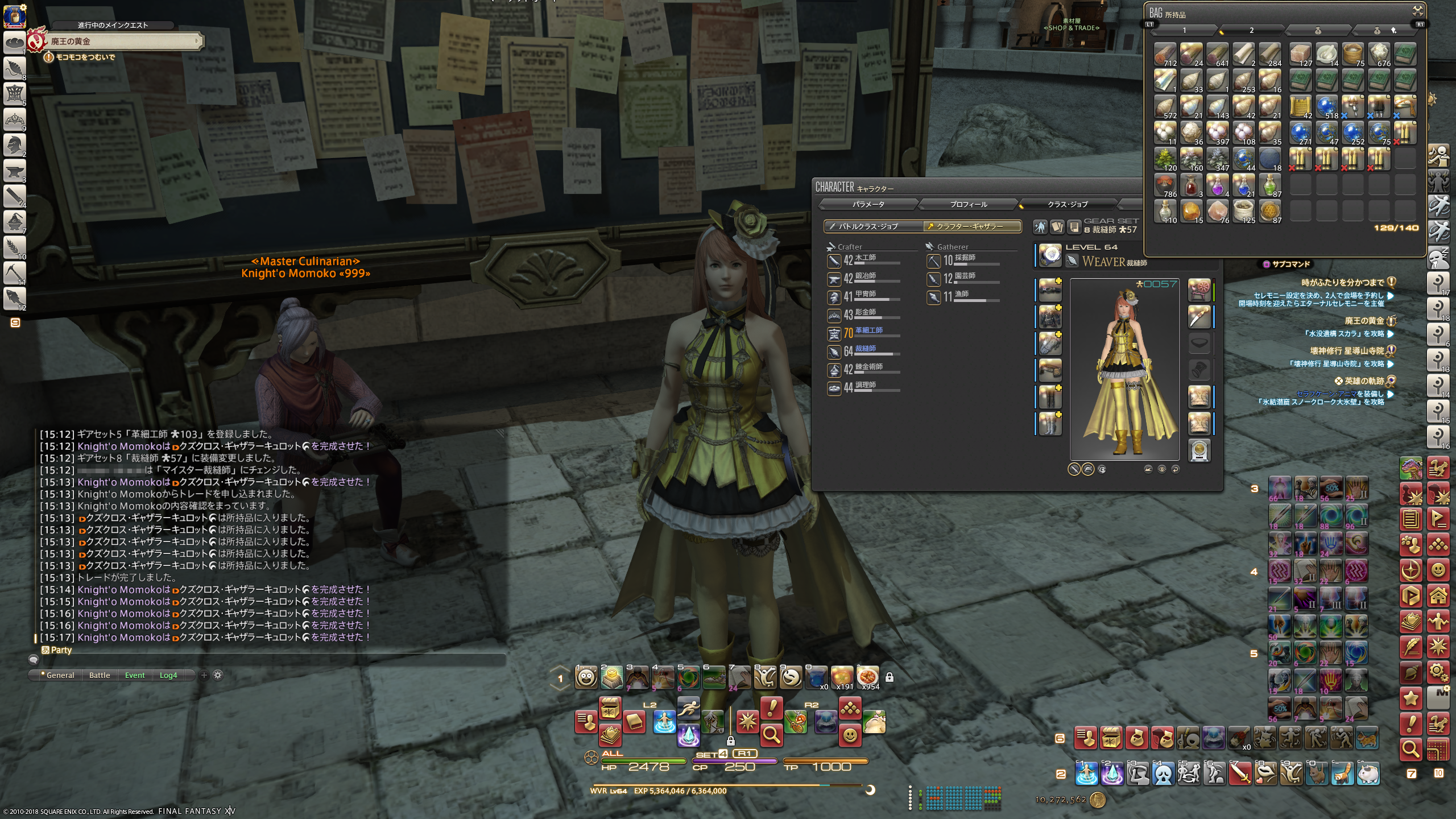Select the 調理師 level 44 class row
1456x819 pixels.
863,388
